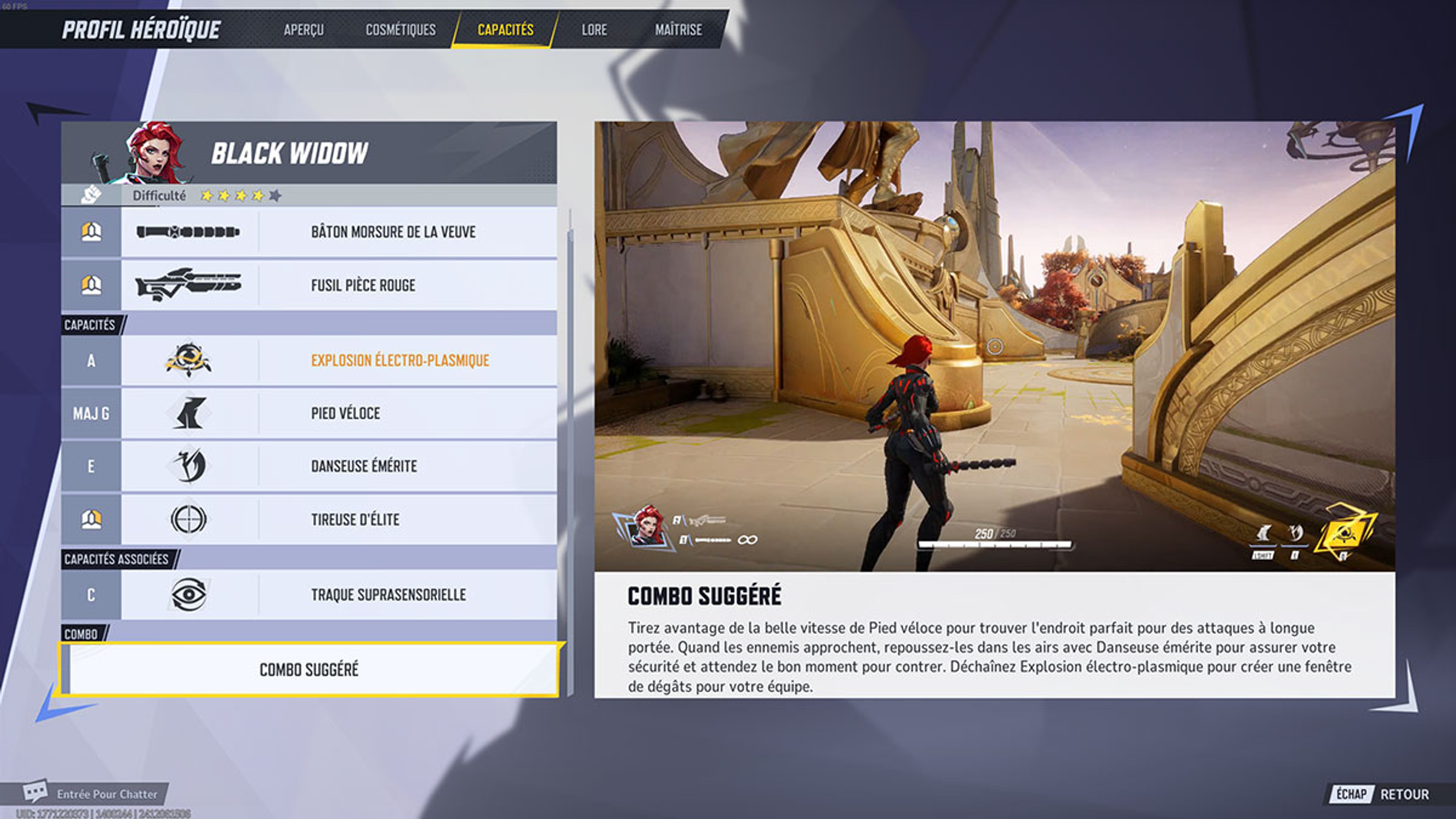The width and height of the screenshot is (1456, 819).
Task: Switch to the Aperçu tab
Action: (x=303, y=30)
